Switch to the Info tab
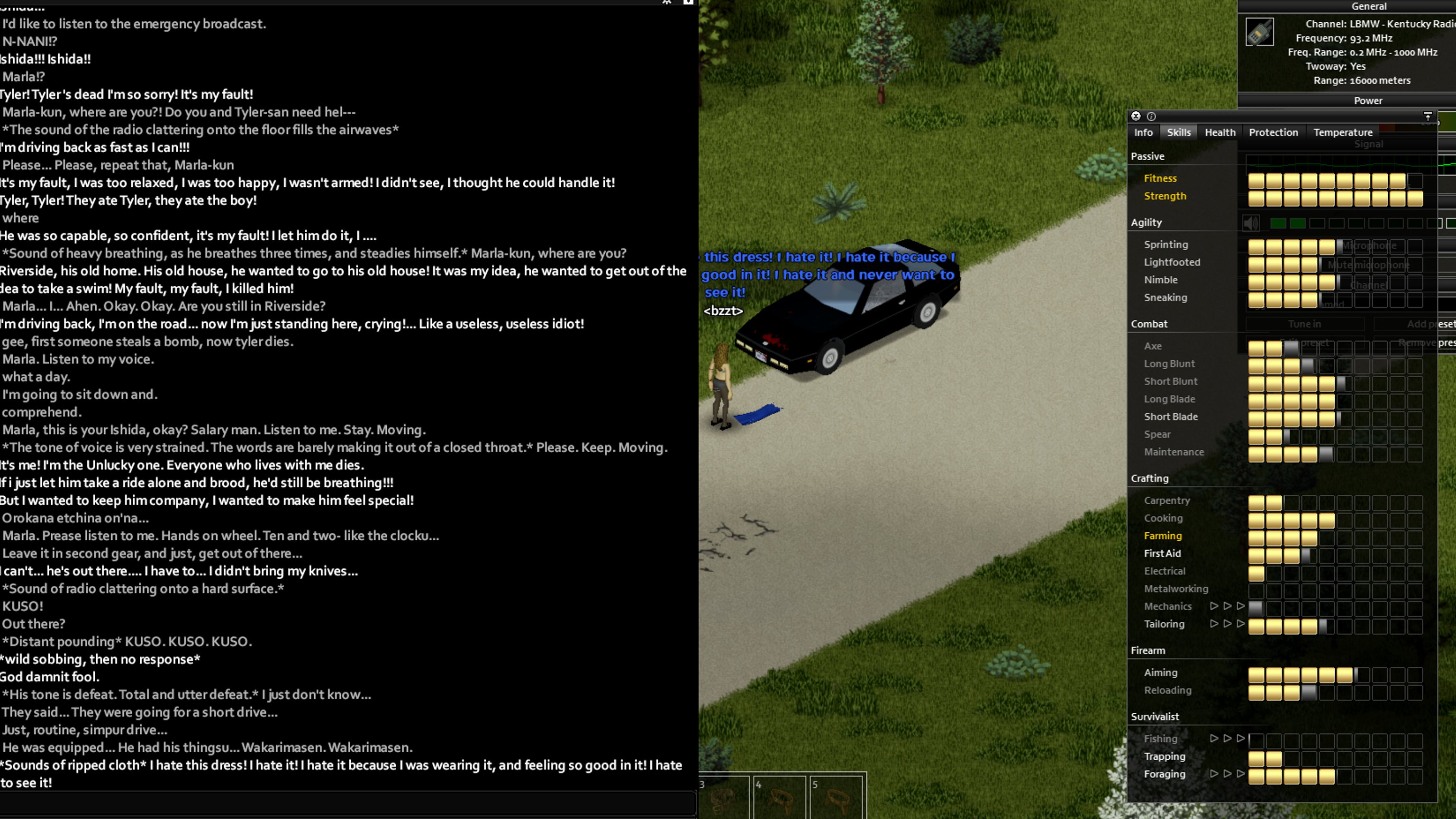 (x=1143, y=132)
